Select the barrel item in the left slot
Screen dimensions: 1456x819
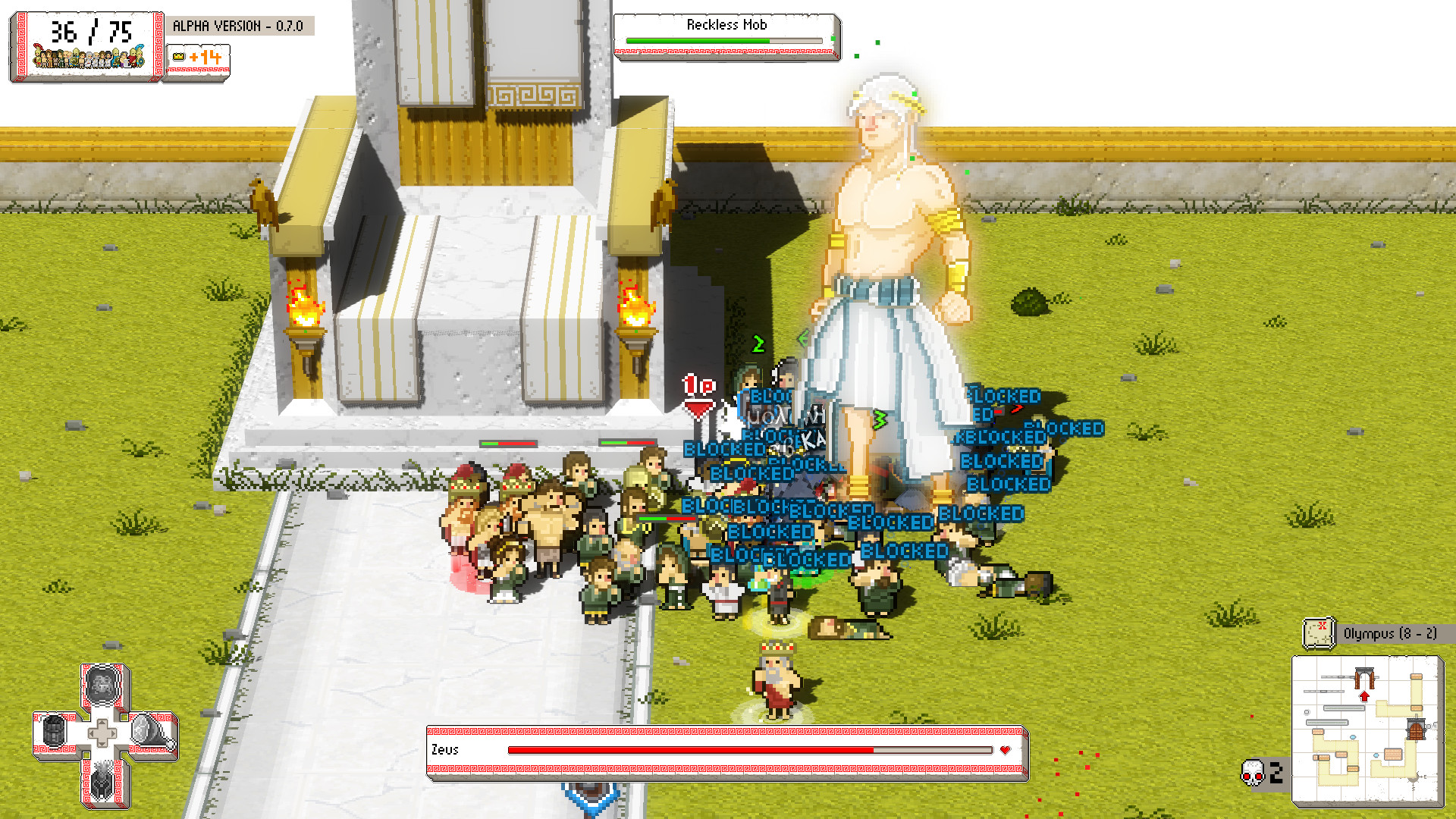52,731
